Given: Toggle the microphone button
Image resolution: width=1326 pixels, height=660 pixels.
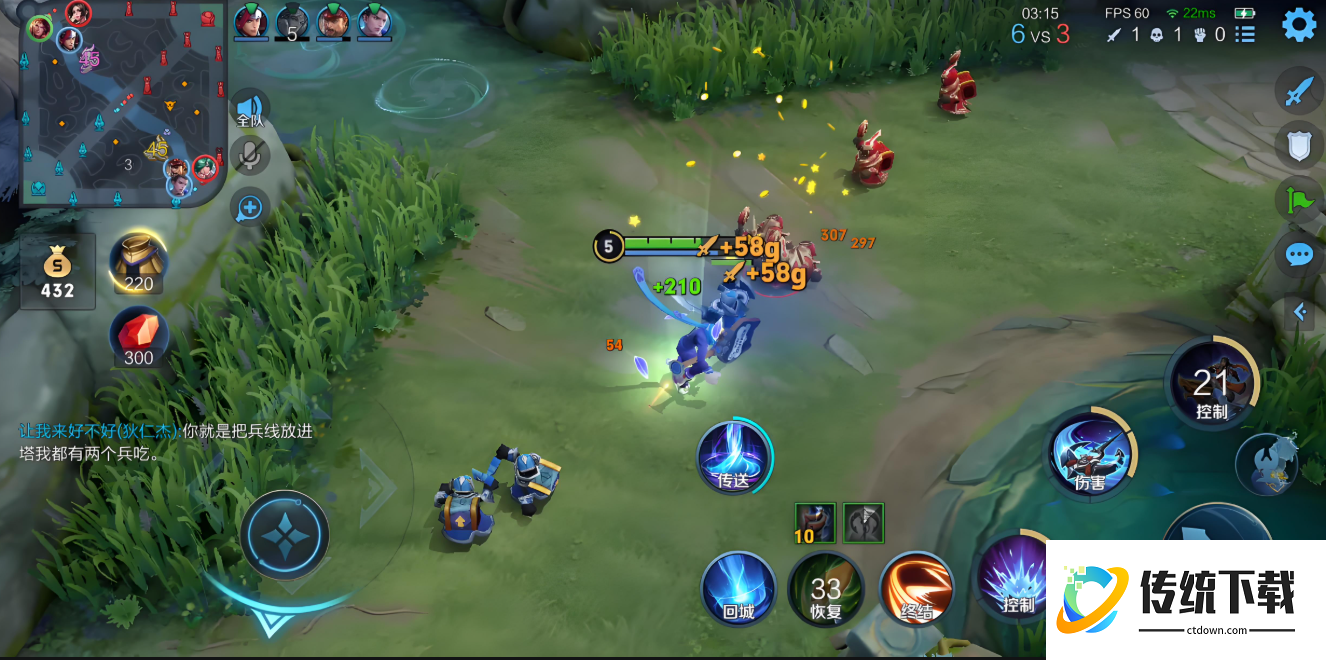Looking at the screenshot, I should pos(249,156).
